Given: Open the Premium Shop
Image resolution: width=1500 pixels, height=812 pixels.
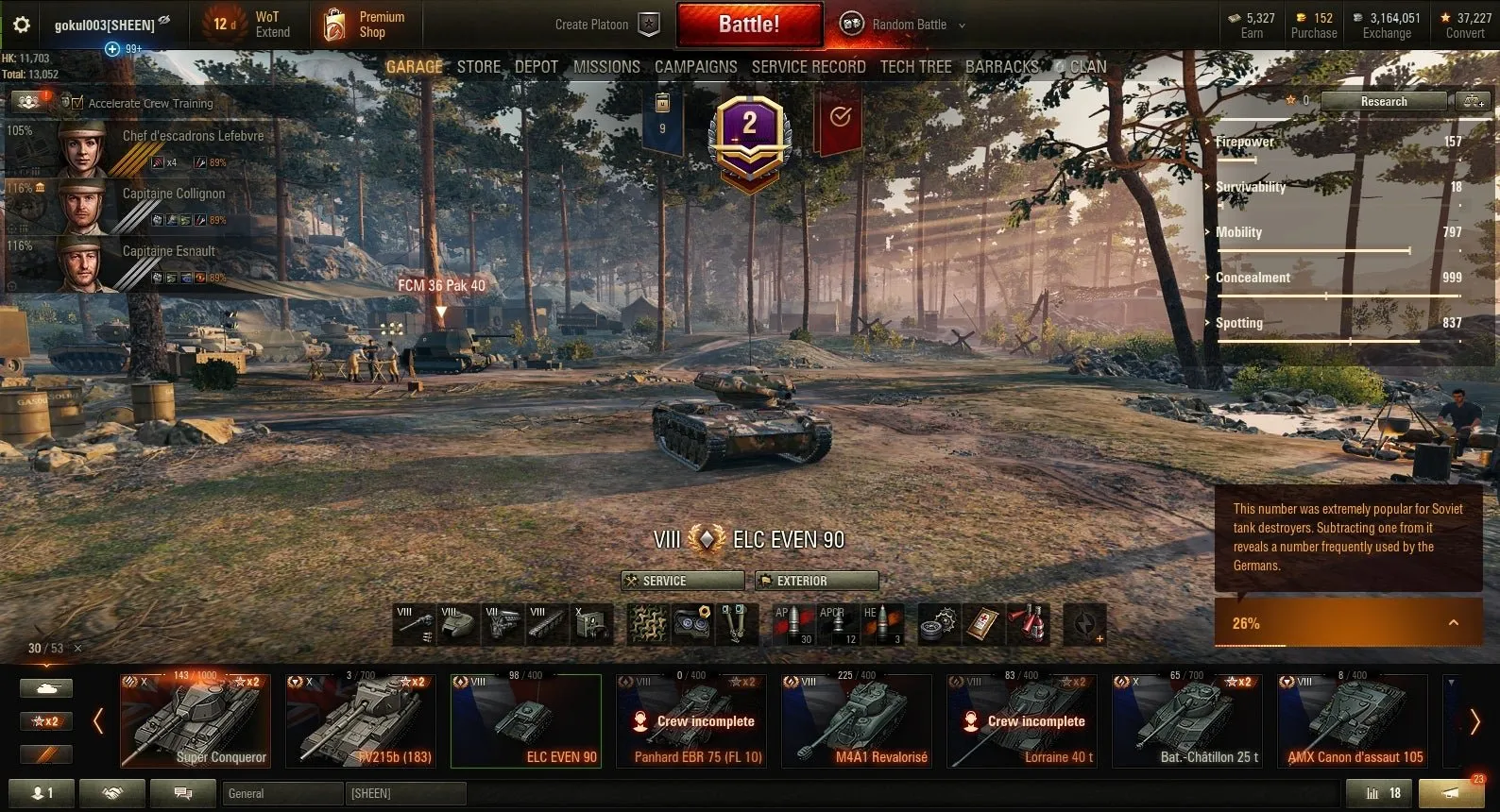Looking at the screenshot, I should pyautogui.click(x=365, y=25).
